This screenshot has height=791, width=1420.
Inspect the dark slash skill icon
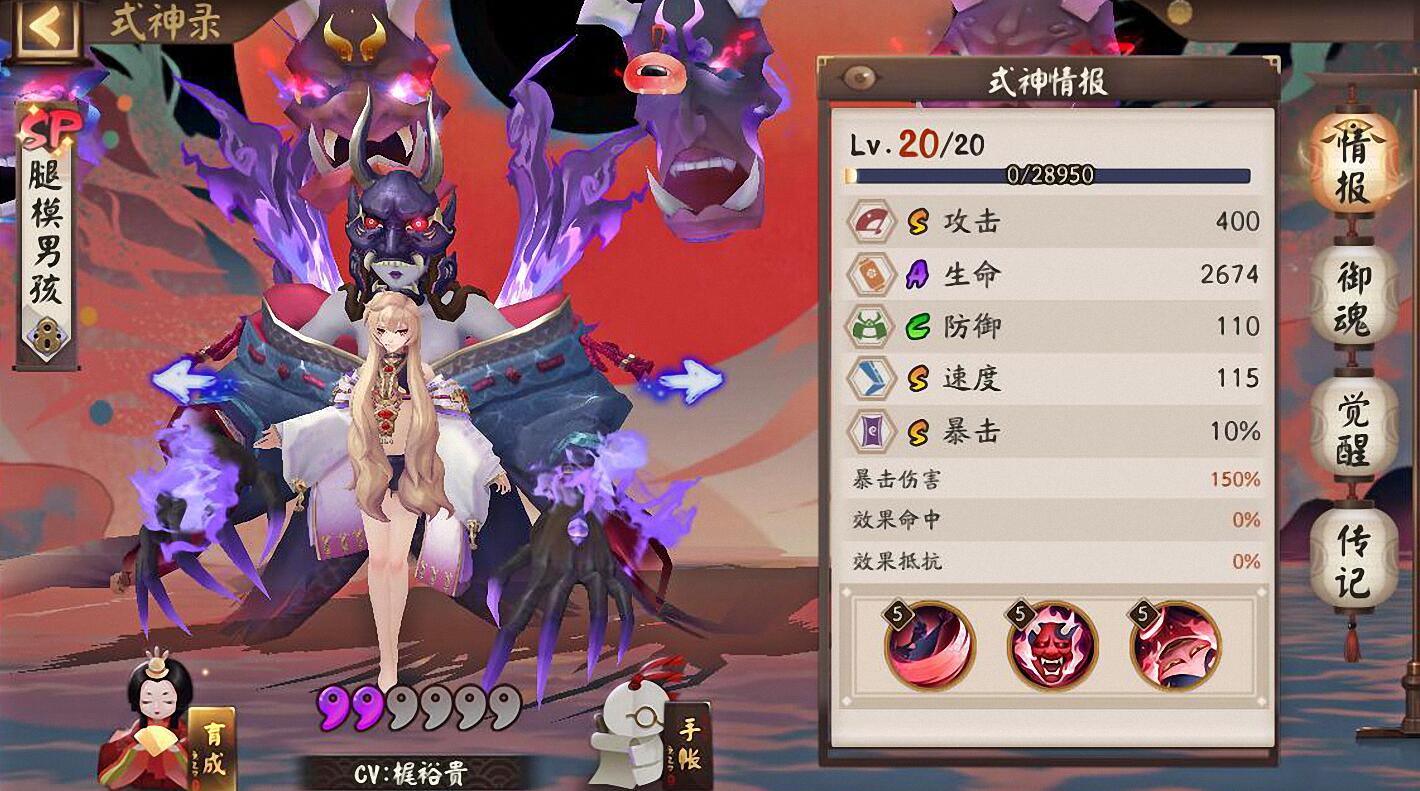pos(929,646)
